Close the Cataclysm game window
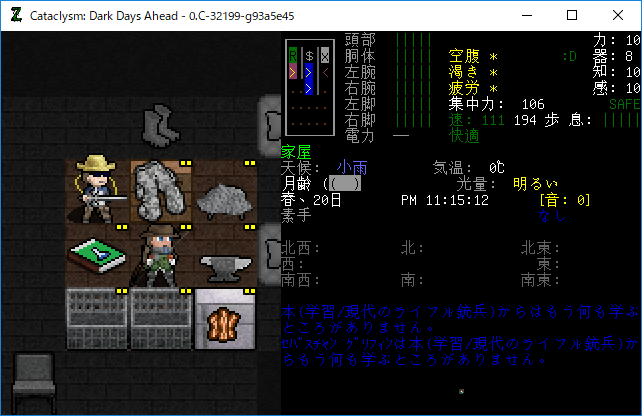 pyautogui.click(x=617, y=16)
